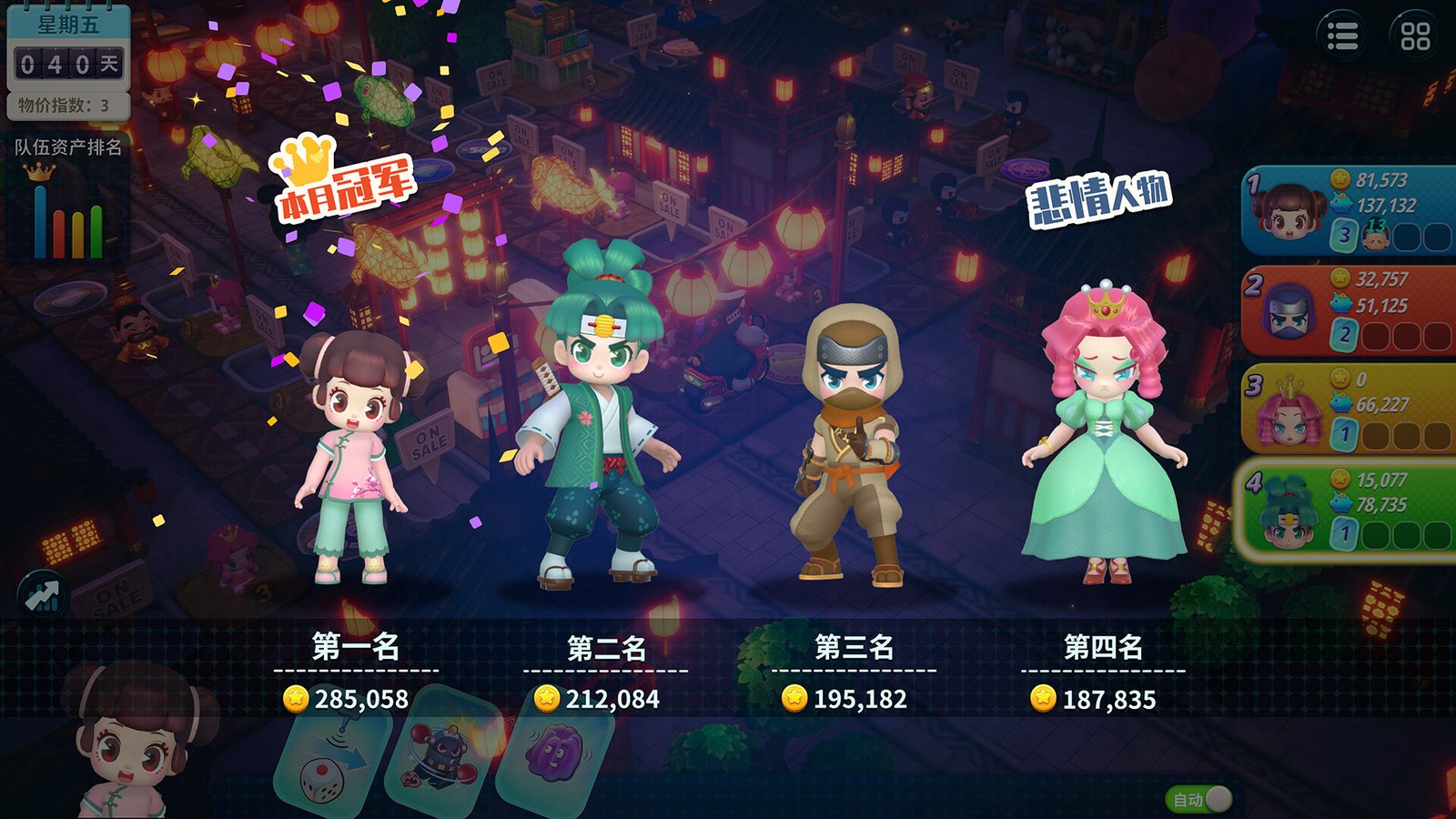Open the stock trend arrow icon
Image resolution: width=1456 pixels, height=819 pixels.
[x=42, y=596]
